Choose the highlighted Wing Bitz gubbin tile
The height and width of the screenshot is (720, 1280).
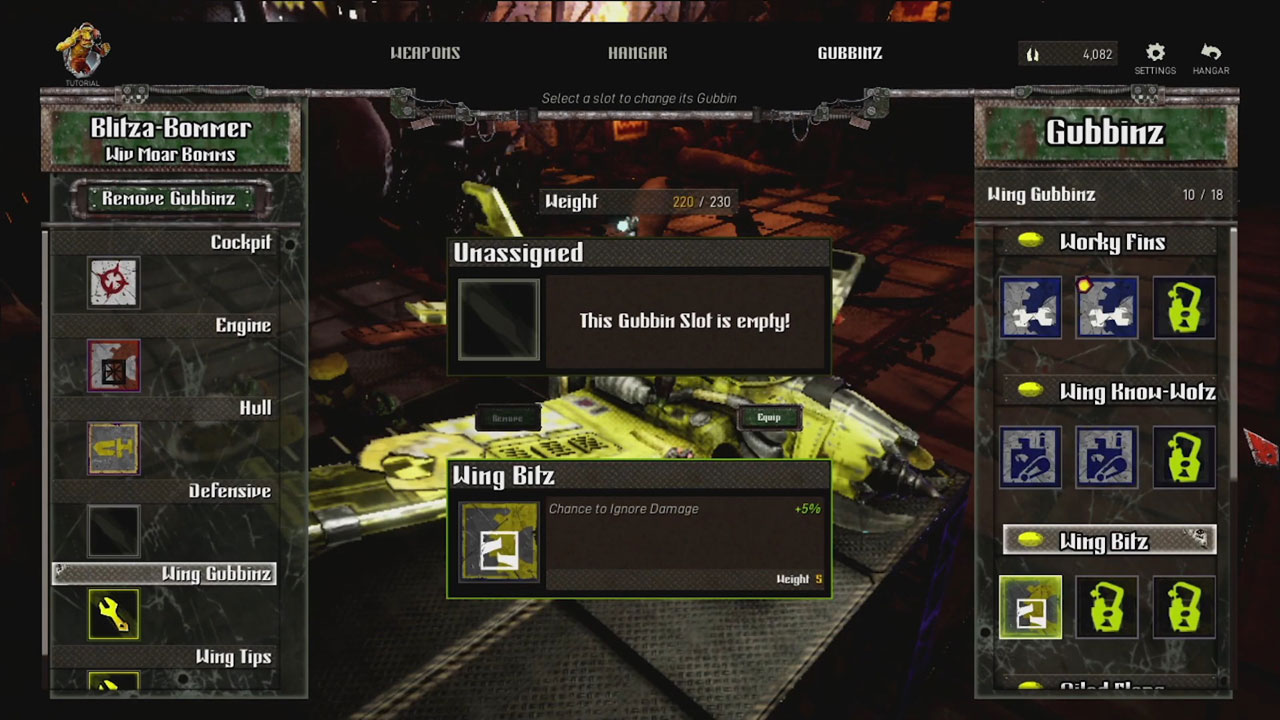(1030, 607)
